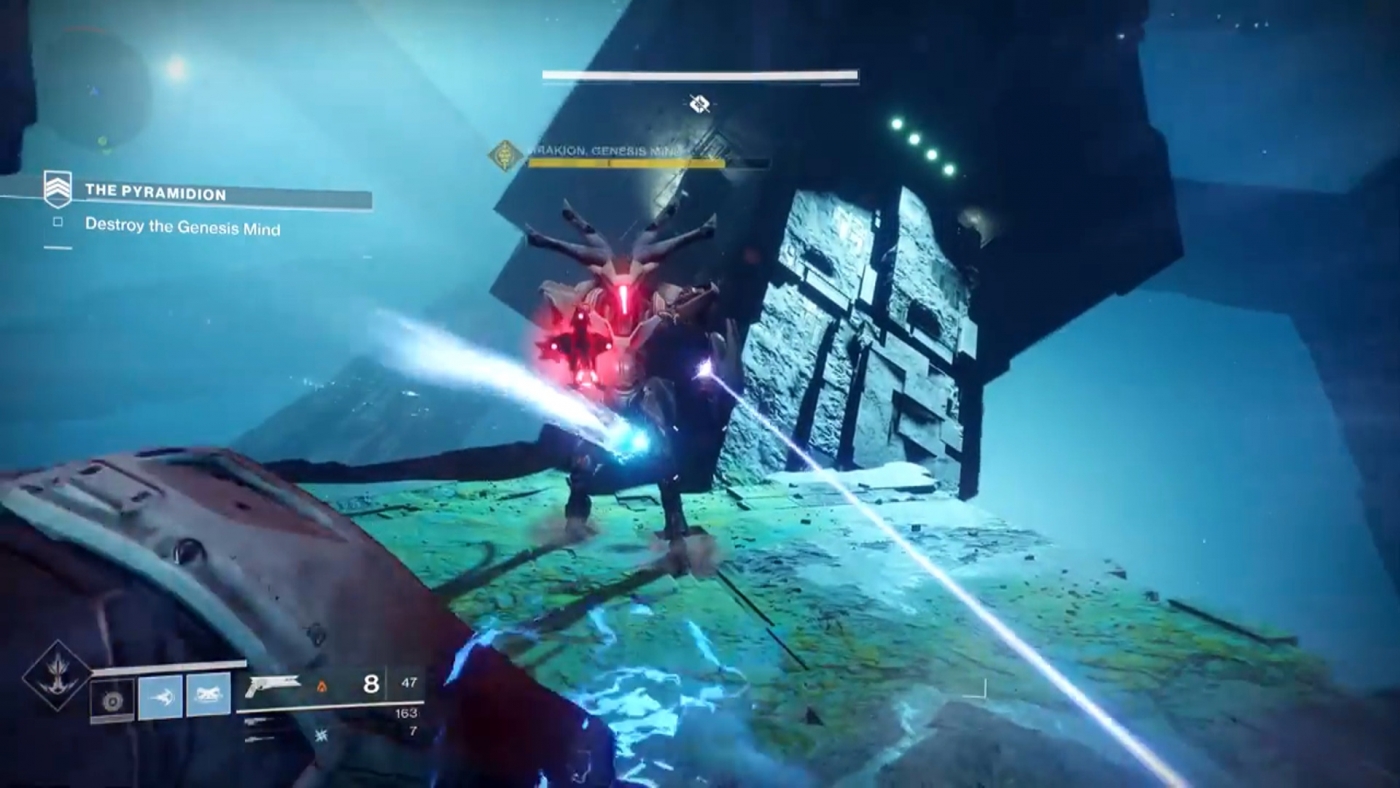Click the rightmost green indicator light

[949, 169]
